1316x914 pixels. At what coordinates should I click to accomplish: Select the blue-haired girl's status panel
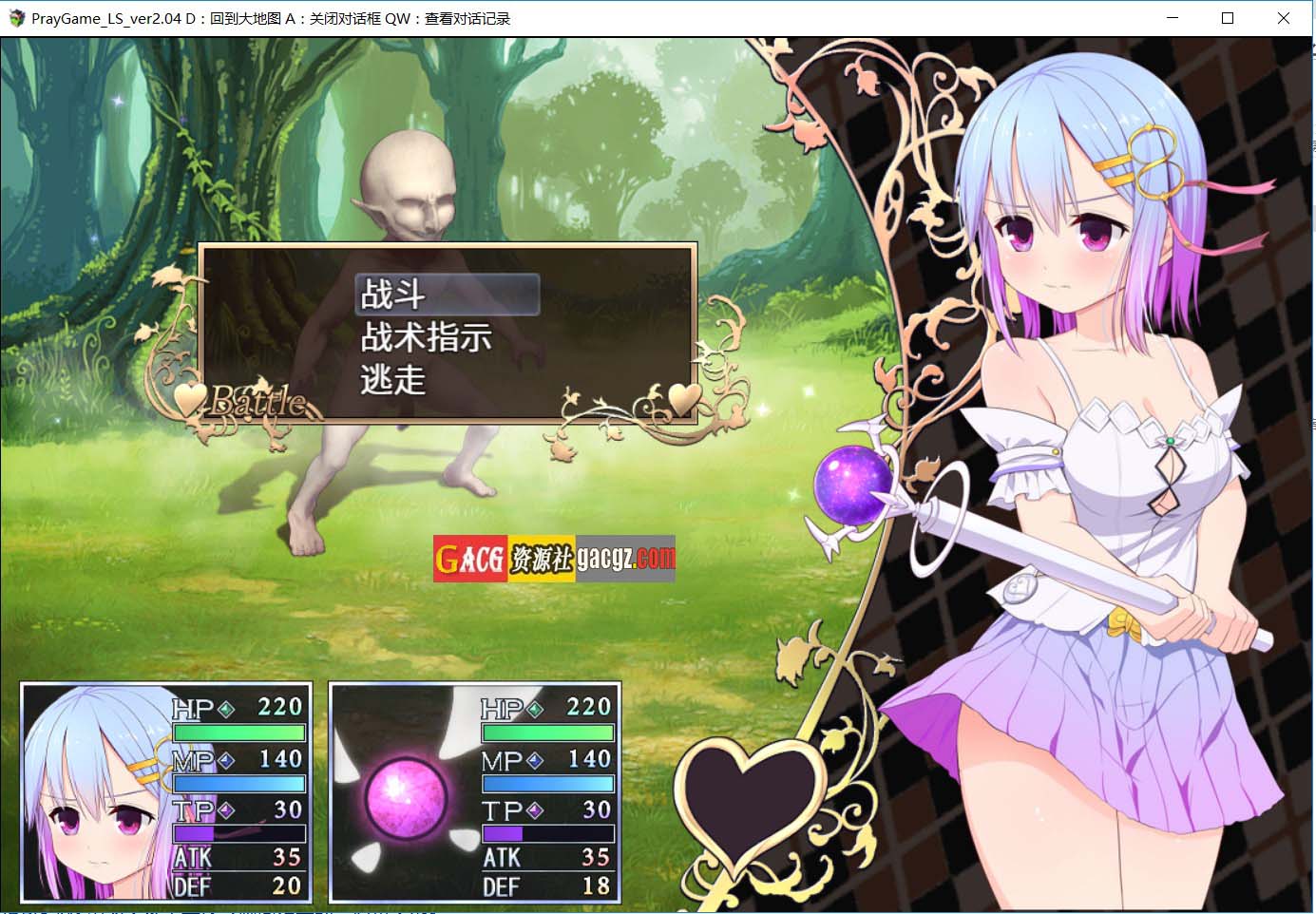pyautogui.click(x=166, y=792)
